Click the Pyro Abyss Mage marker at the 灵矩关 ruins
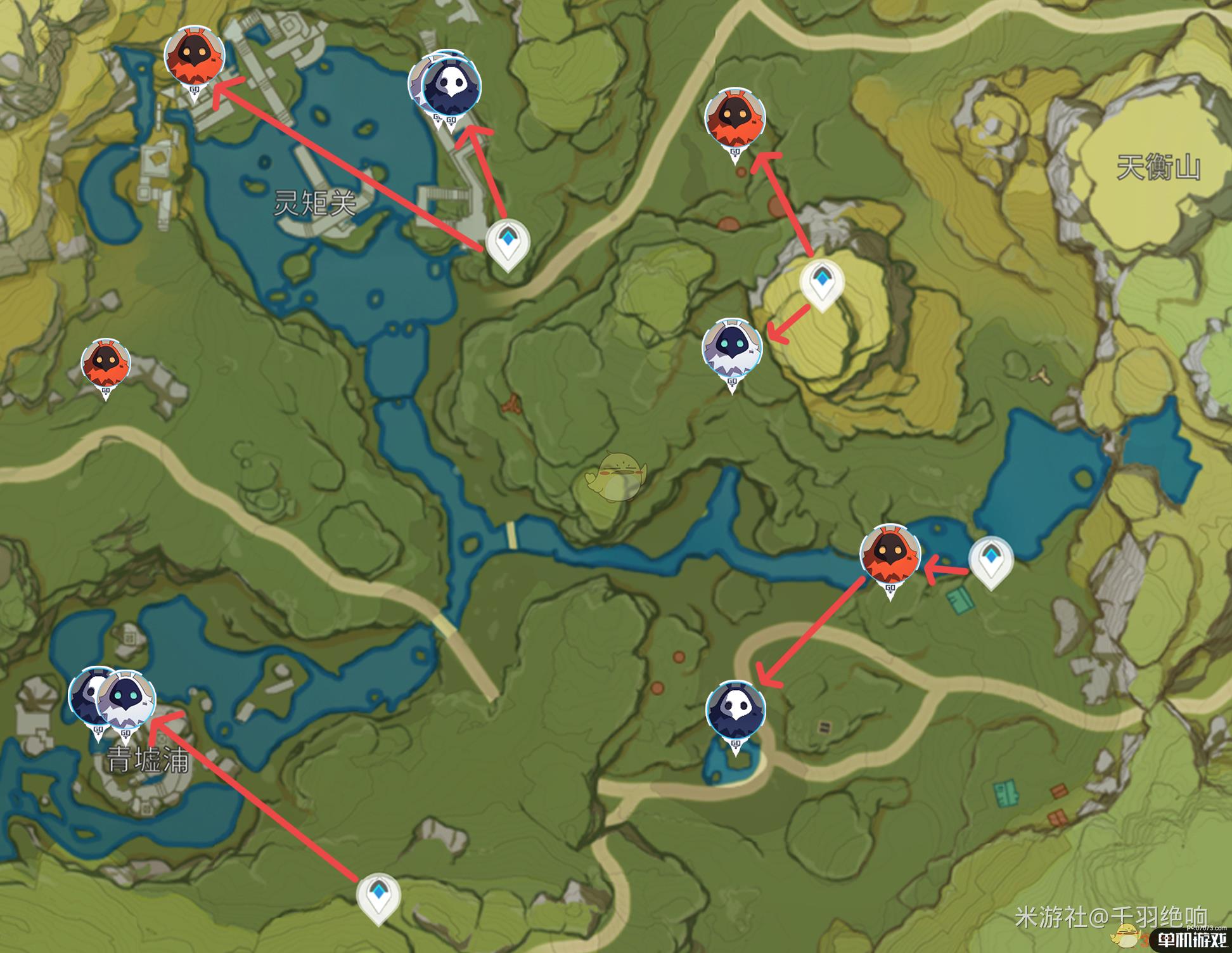The height and width of the screenshot is (953, 1232). (x=195, y=56)
